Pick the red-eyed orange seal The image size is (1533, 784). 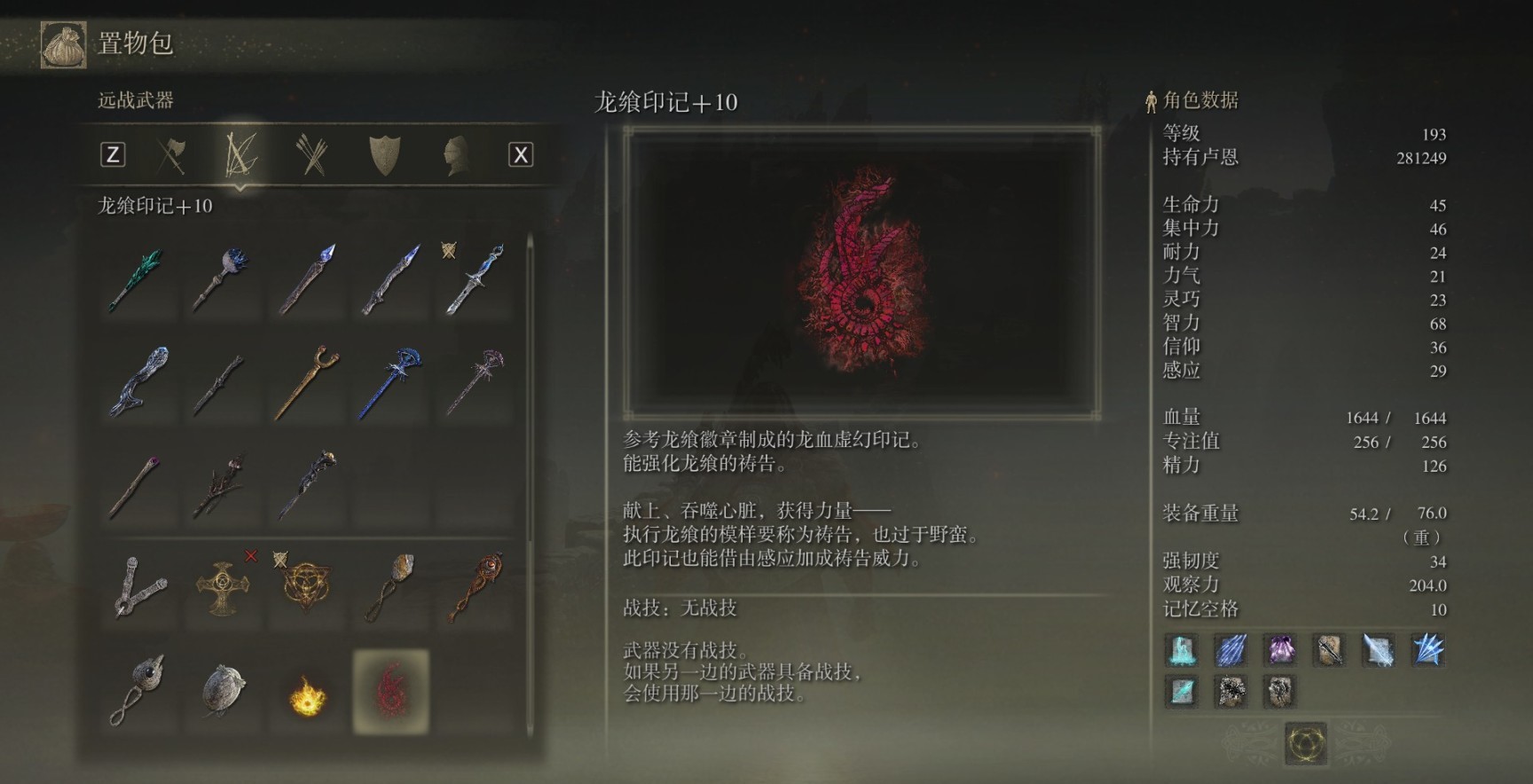pos(476,587)
